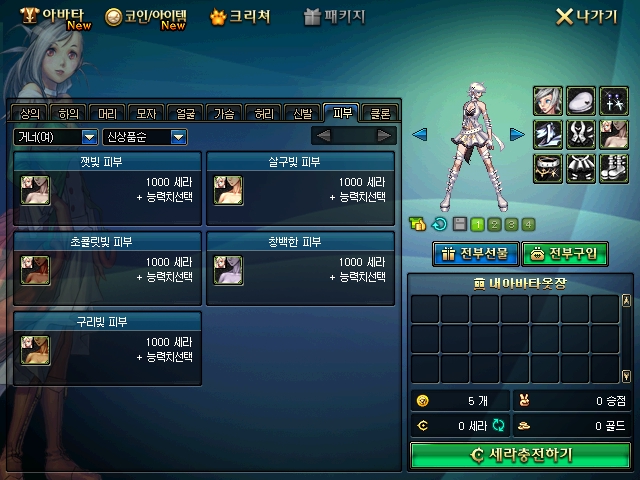Select the 살구빛 피부 item
The image size is (640, 480).
coord(300,187)
